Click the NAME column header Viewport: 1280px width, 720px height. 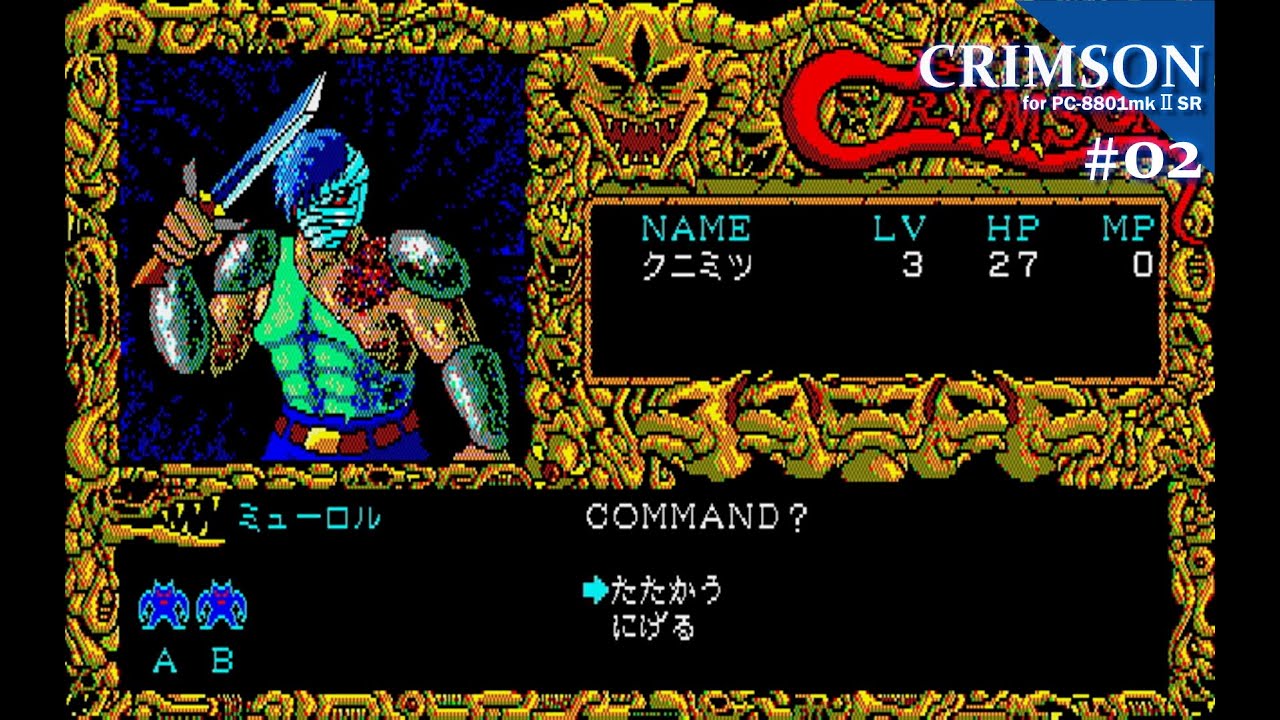[697, 228]
